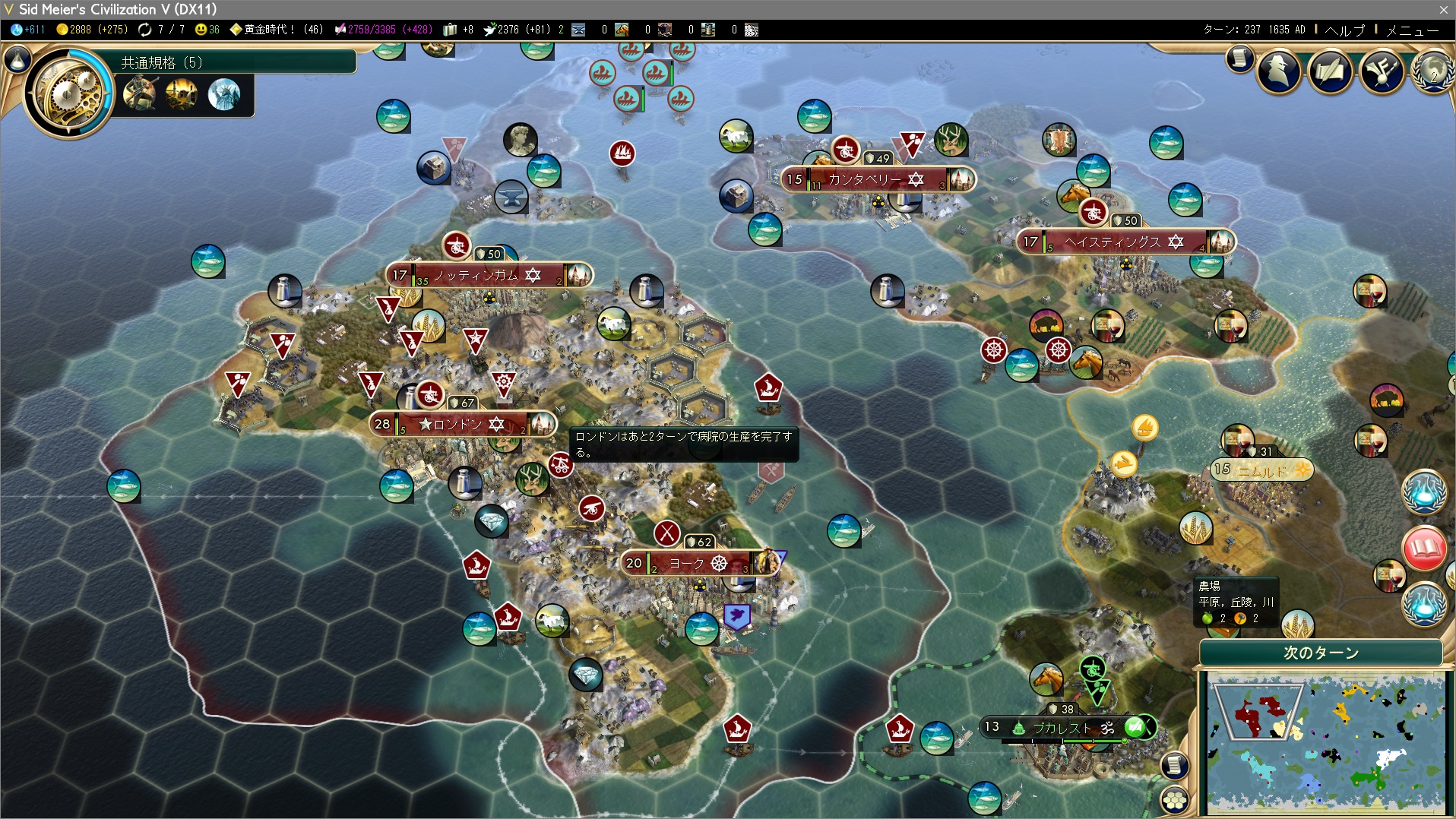Image resolution: width=1456 pixels, height=819 pixels.
Task: End the turn with 次のターン button
Action: click(x=1321, y=653)
